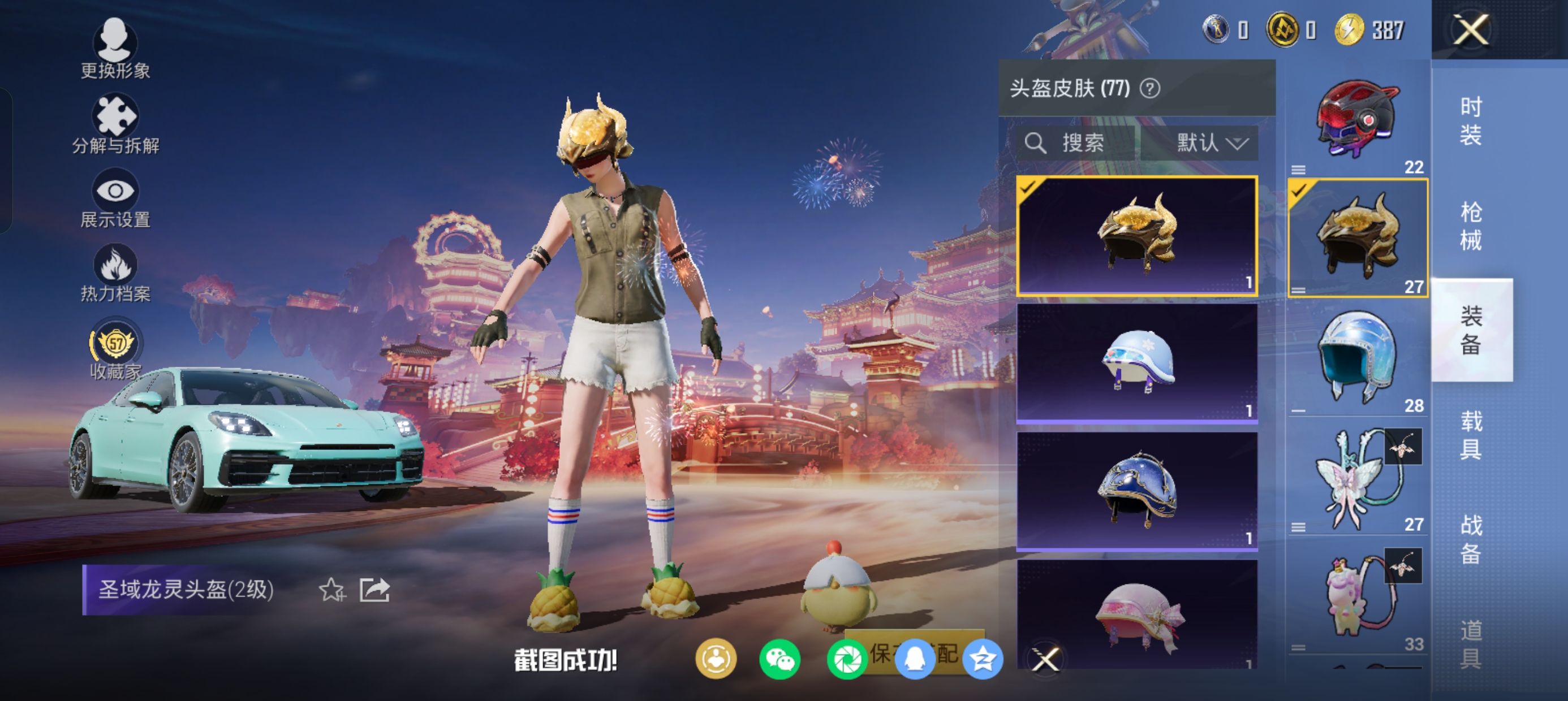Select the dark blue starry helmet skin
The width and height of the screenshot is (1568, 701).
point(1137,491)
